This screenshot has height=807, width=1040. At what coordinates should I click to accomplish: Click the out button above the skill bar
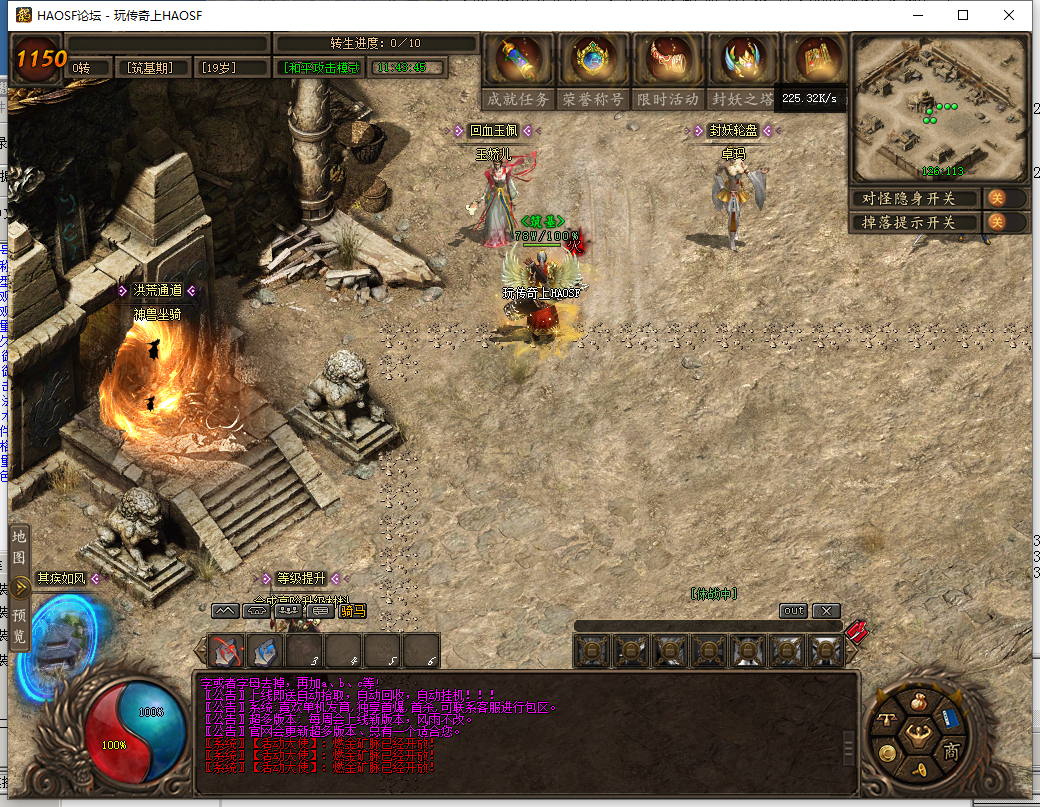(x=793, y=611)
